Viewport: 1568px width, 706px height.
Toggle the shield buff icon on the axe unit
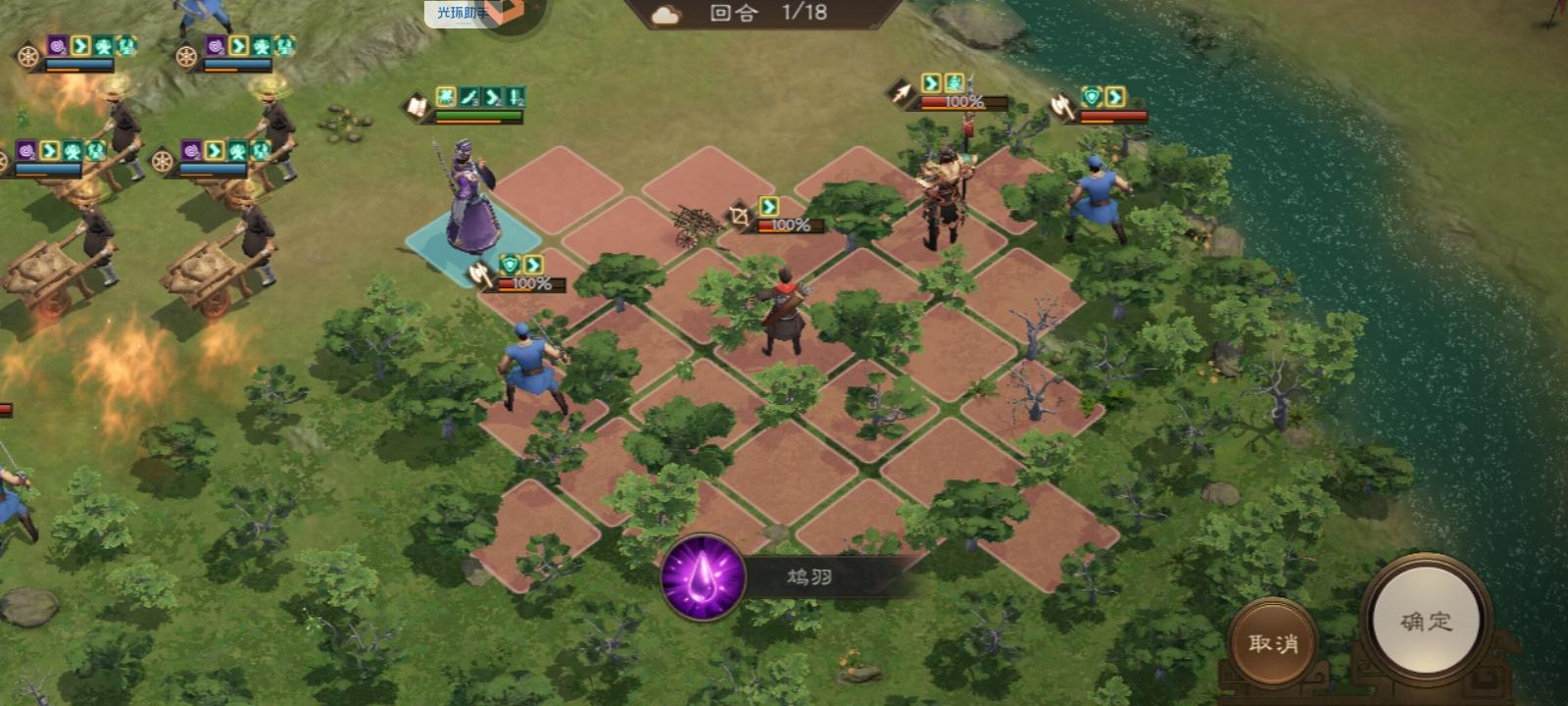click(508, 266)
